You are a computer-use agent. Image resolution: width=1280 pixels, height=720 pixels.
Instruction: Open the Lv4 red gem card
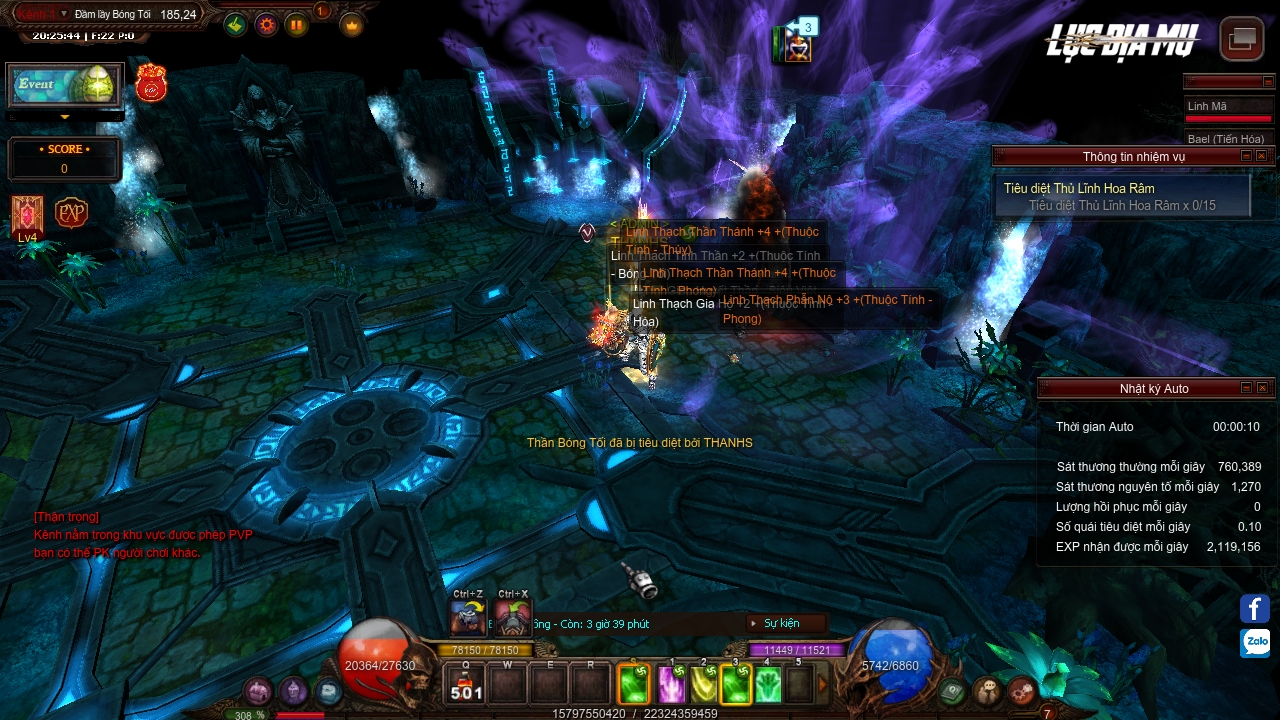[27, 214]
